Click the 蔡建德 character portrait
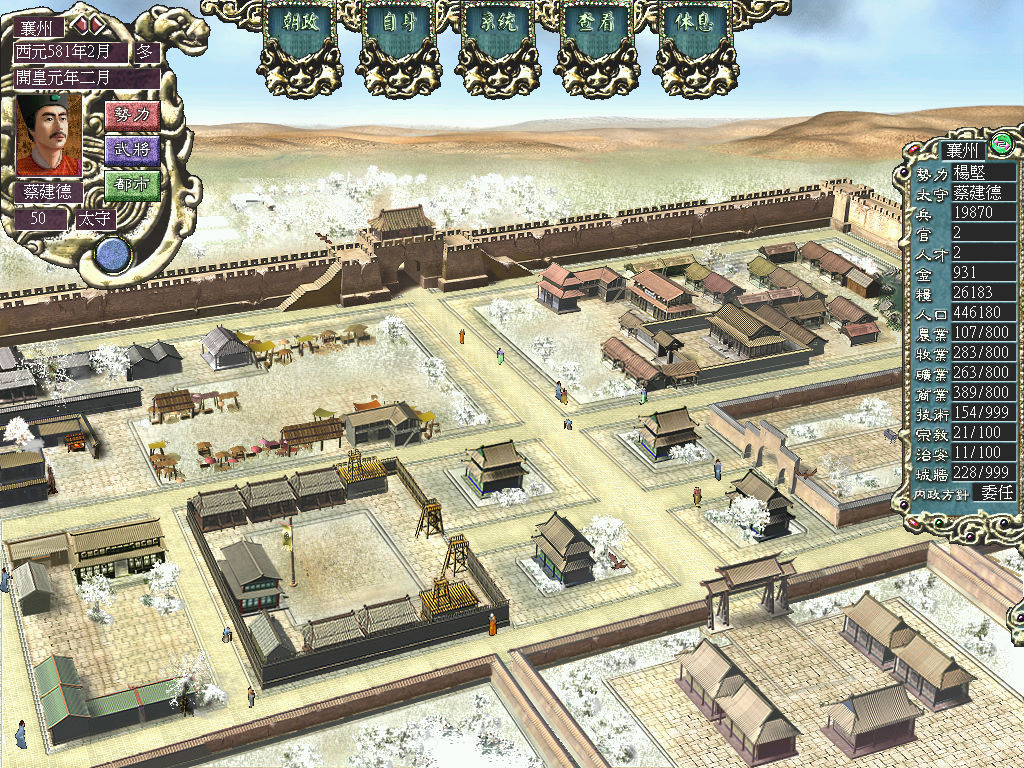Viewport: 1024px width, 768px height. [x=49, y=135]
